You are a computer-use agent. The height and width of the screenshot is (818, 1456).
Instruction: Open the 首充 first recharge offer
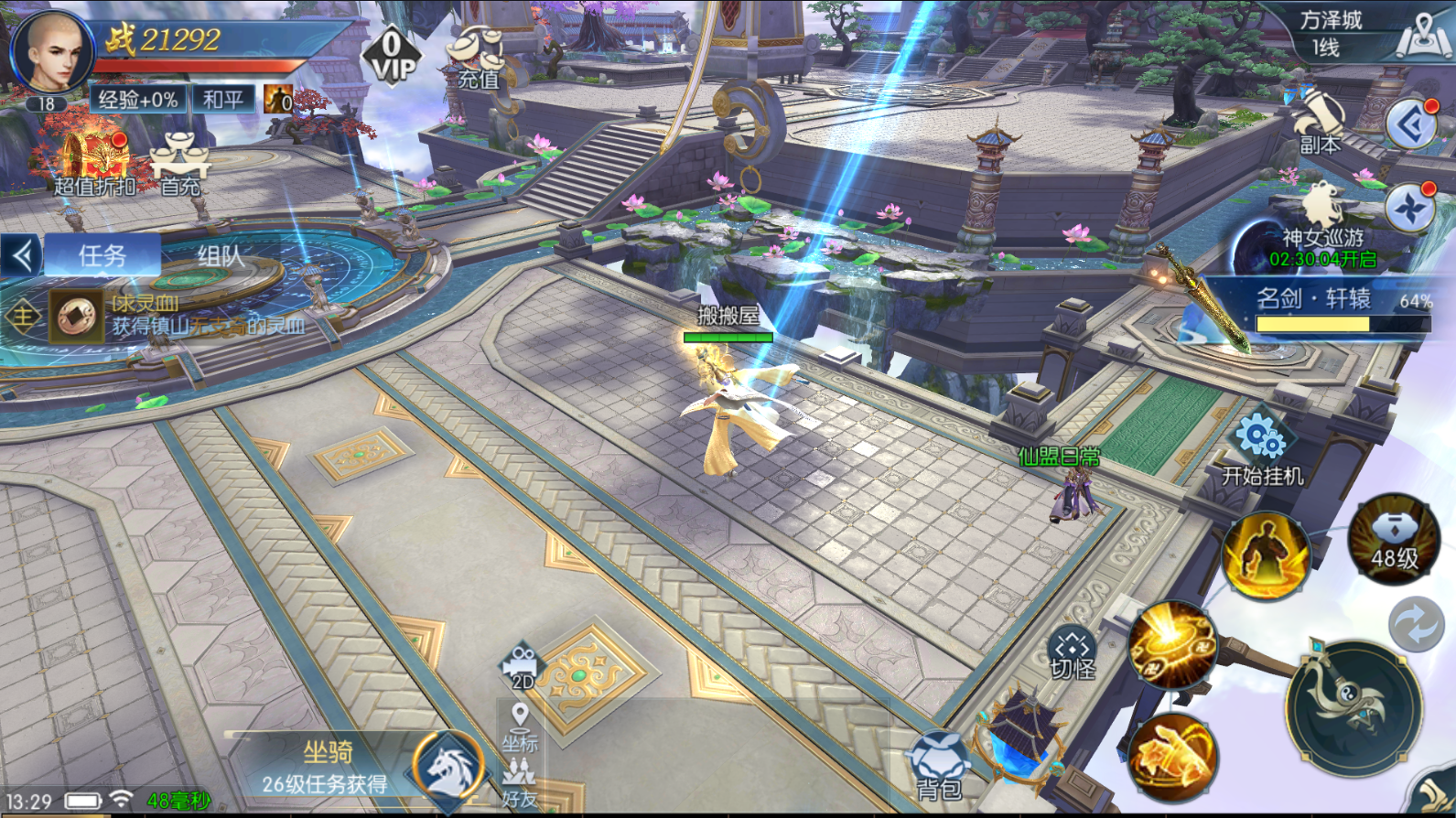(x=180, y=165)
